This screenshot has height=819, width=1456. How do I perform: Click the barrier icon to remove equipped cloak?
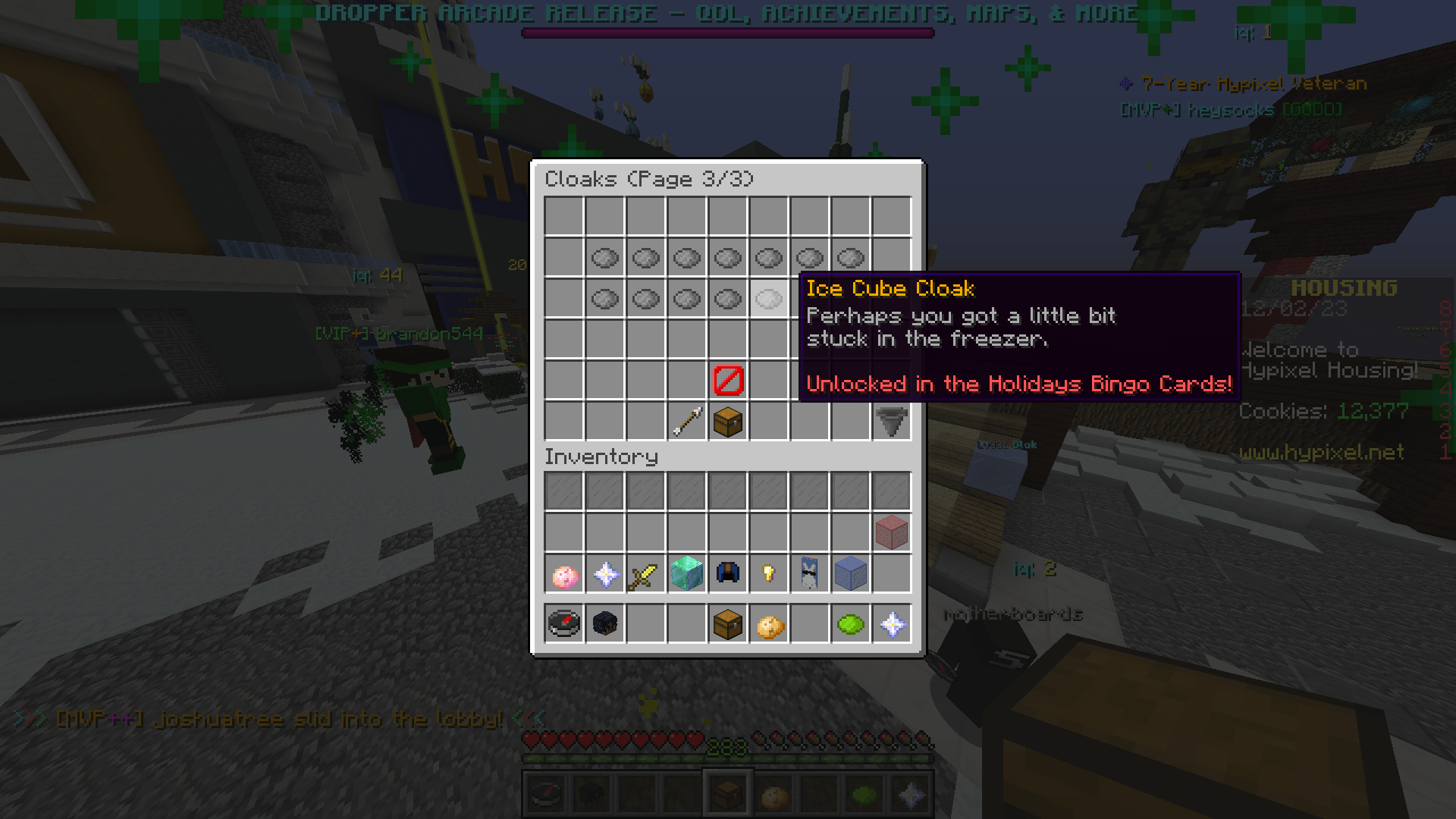pos(726,381)
